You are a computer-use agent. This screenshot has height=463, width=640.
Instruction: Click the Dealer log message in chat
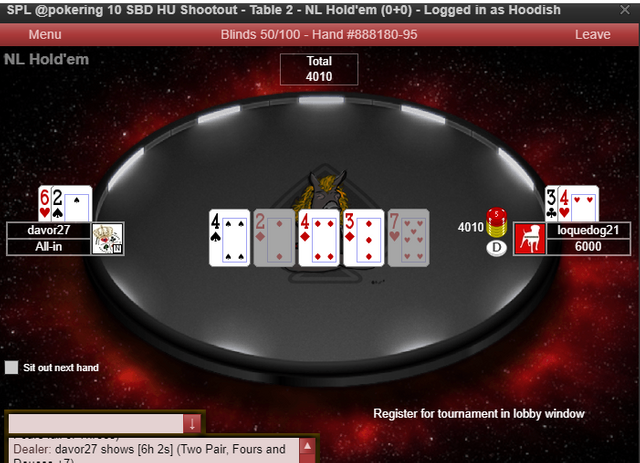point(150,450)
